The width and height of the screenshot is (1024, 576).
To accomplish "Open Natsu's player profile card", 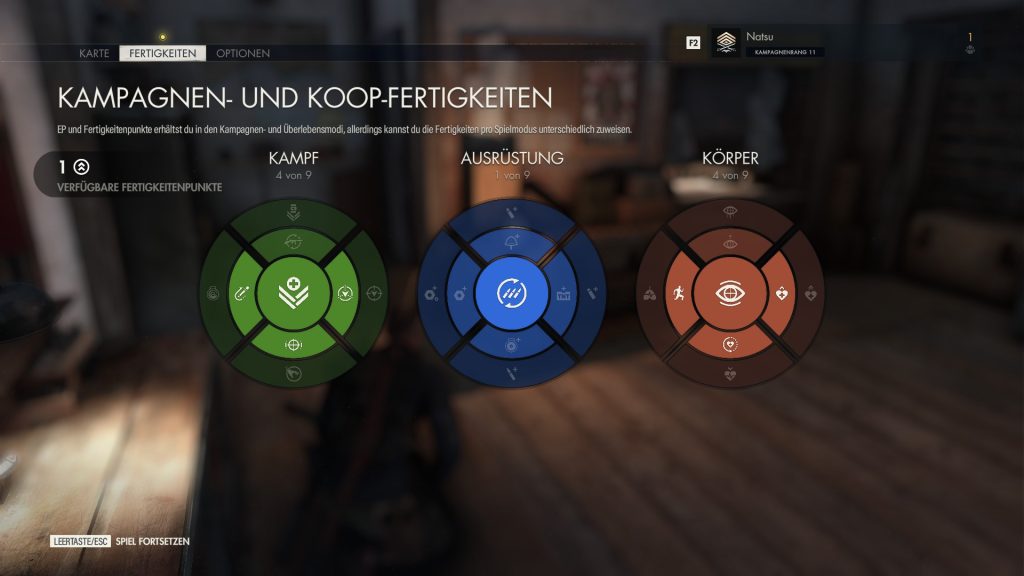I will click(785, 43).
